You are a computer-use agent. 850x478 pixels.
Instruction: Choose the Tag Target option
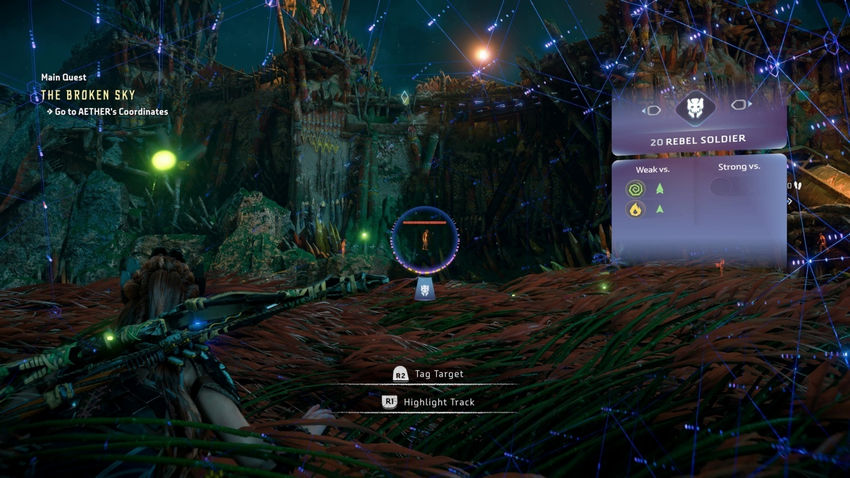click(x=438, y=374)
